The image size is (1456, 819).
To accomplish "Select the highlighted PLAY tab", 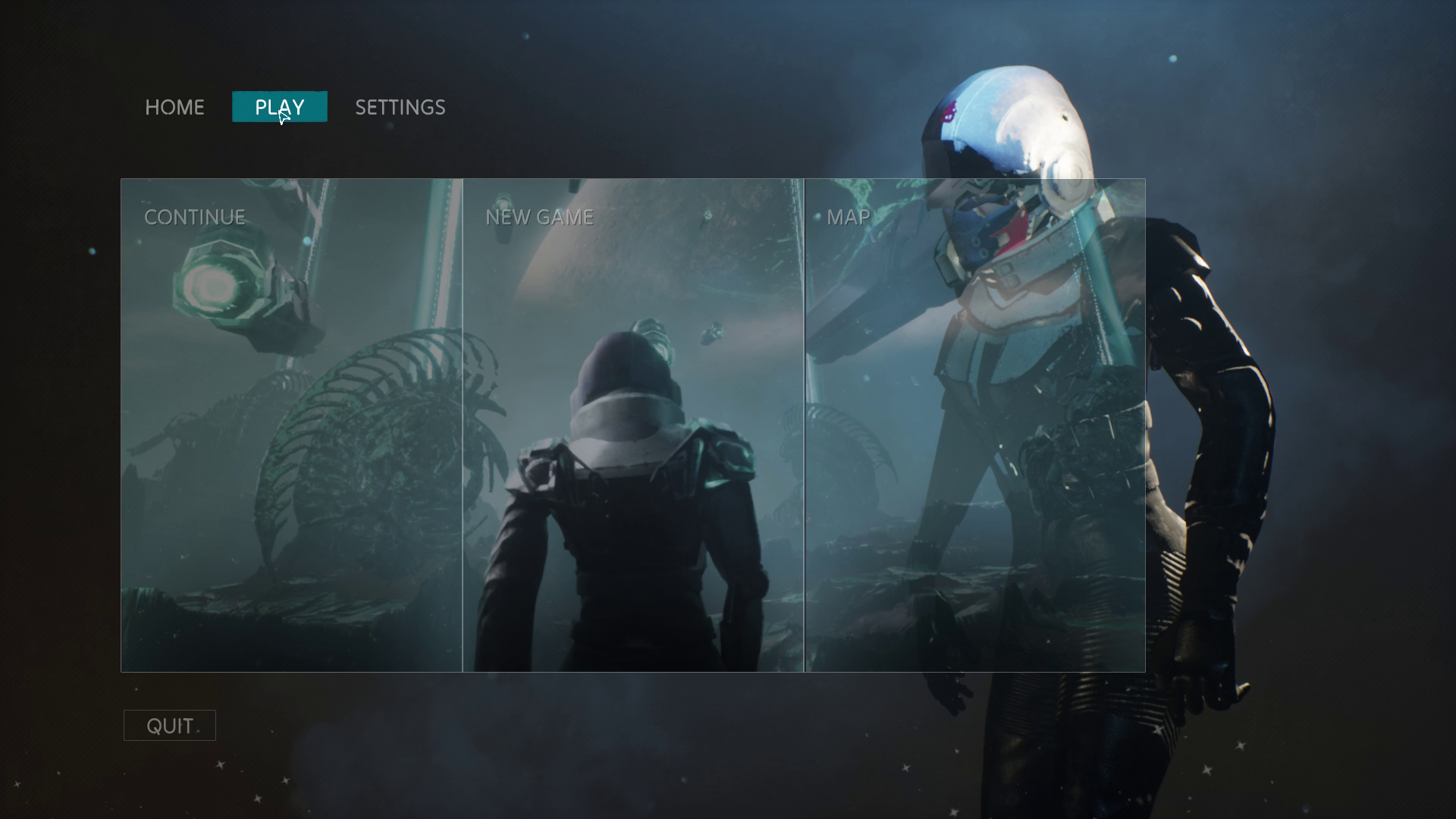I will (x=279, y=107).
